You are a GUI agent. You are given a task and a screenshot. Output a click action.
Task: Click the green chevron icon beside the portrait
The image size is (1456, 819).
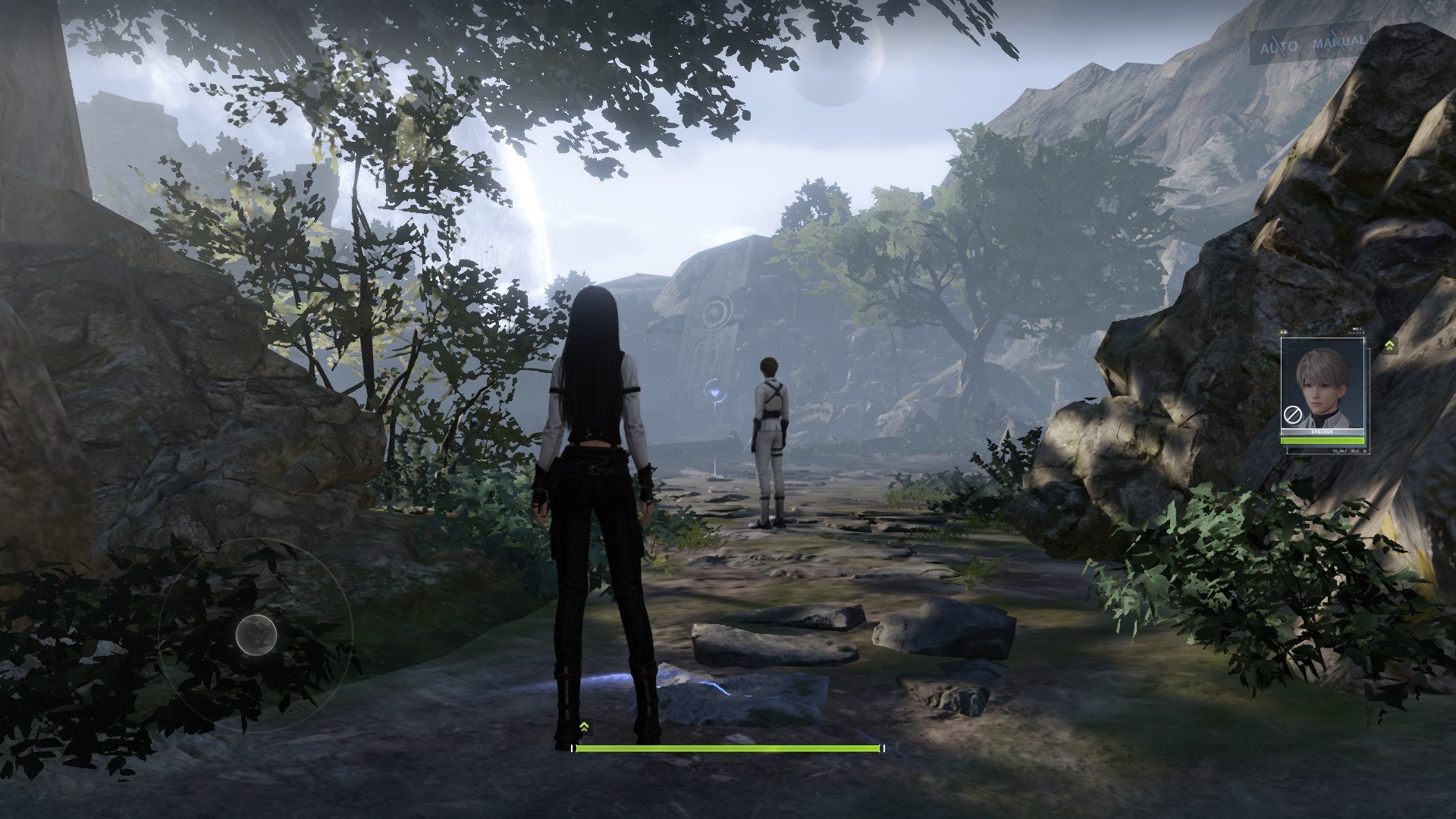pos(1389,346)
